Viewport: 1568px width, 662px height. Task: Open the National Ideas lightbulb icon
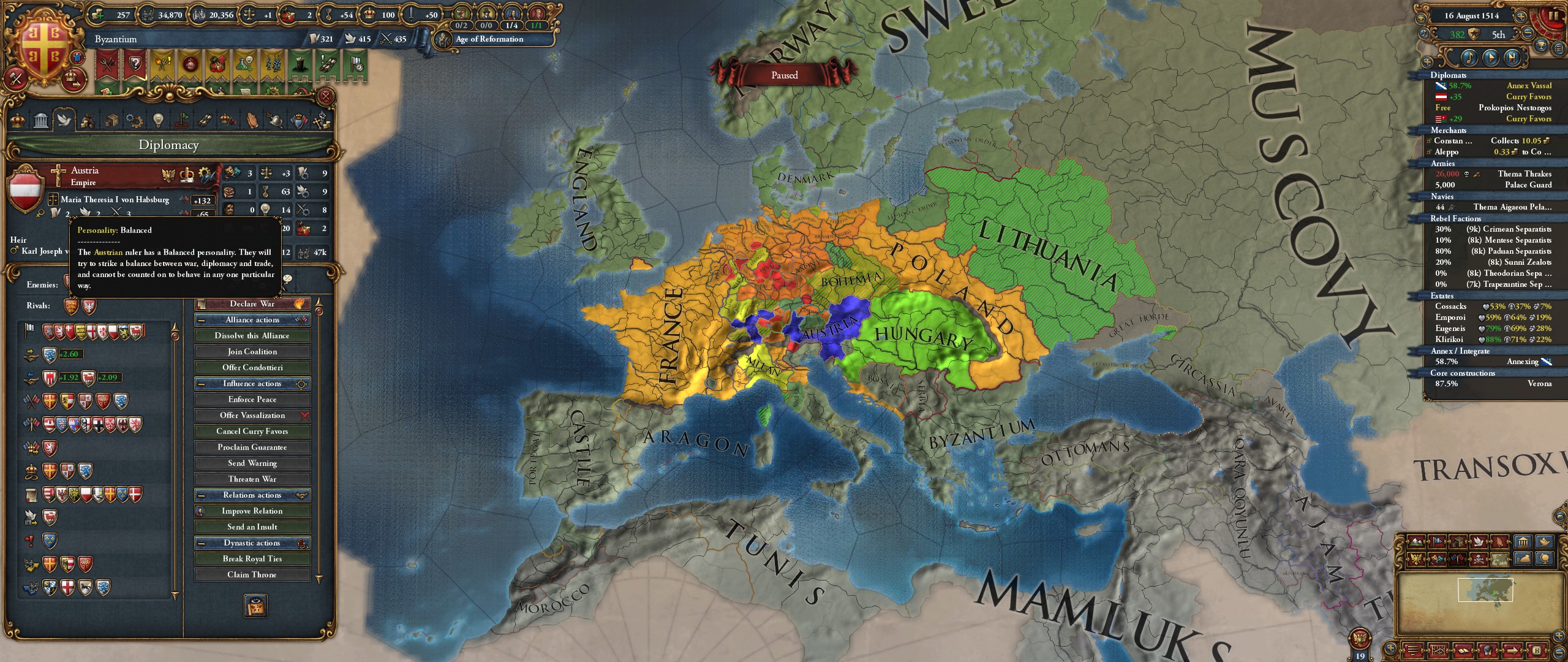click(158, 121)
